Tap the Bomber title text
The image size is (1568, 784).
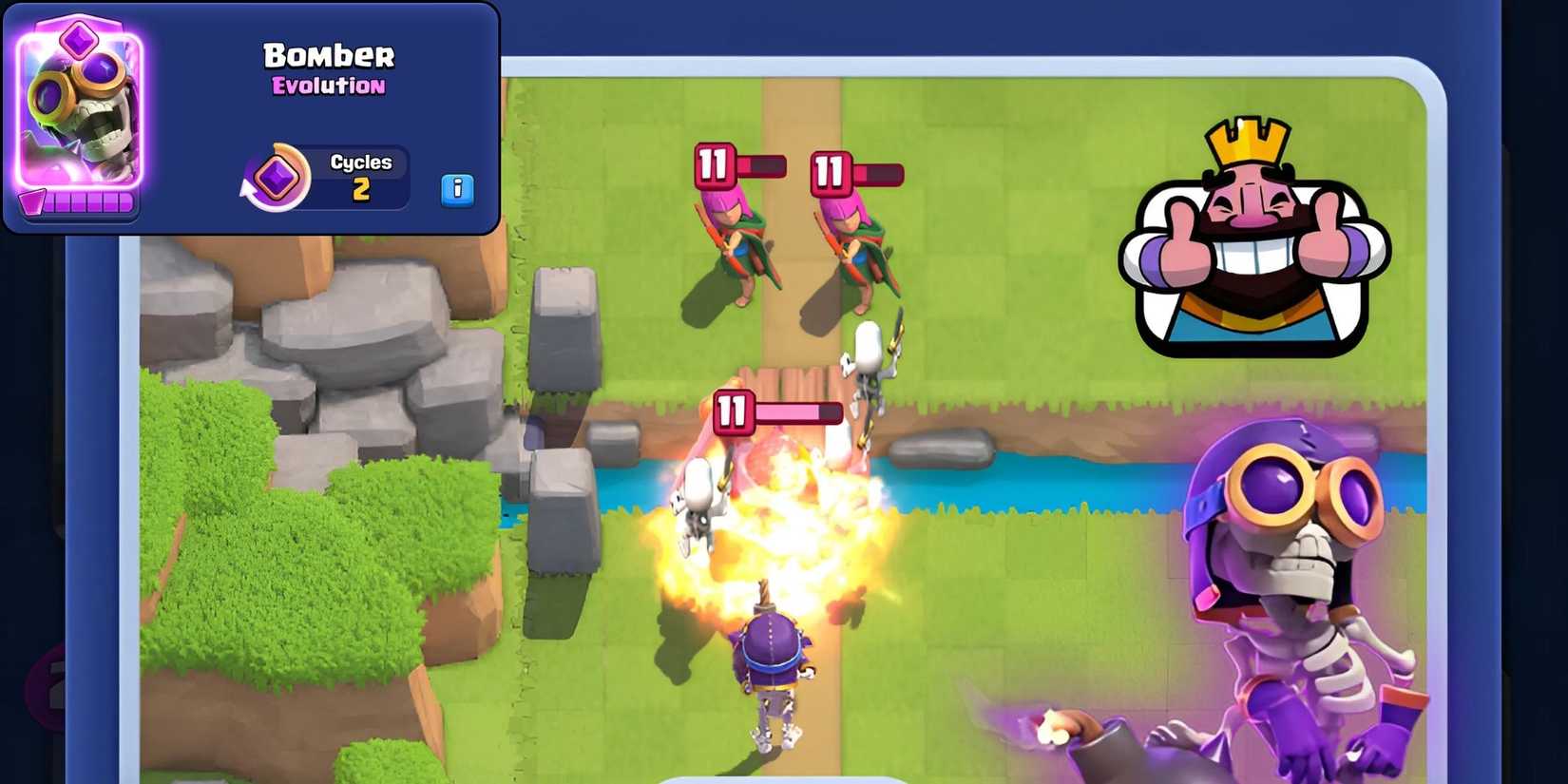pos(328,55)
